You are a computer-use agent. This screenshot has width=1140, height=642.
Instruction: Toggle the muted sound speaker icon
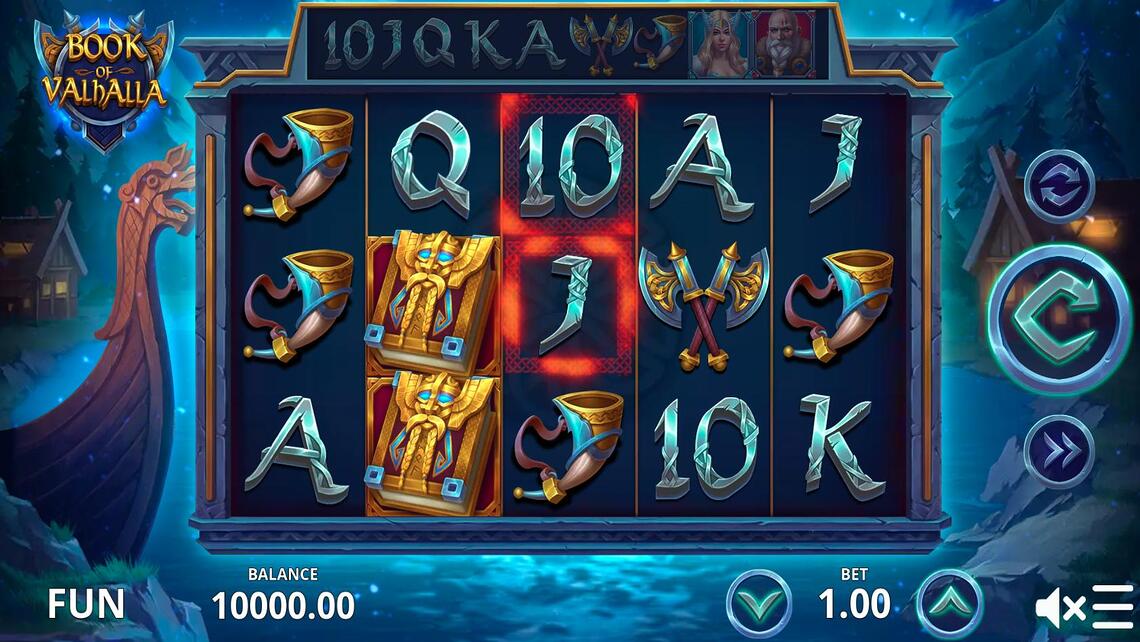[1059, 606]
